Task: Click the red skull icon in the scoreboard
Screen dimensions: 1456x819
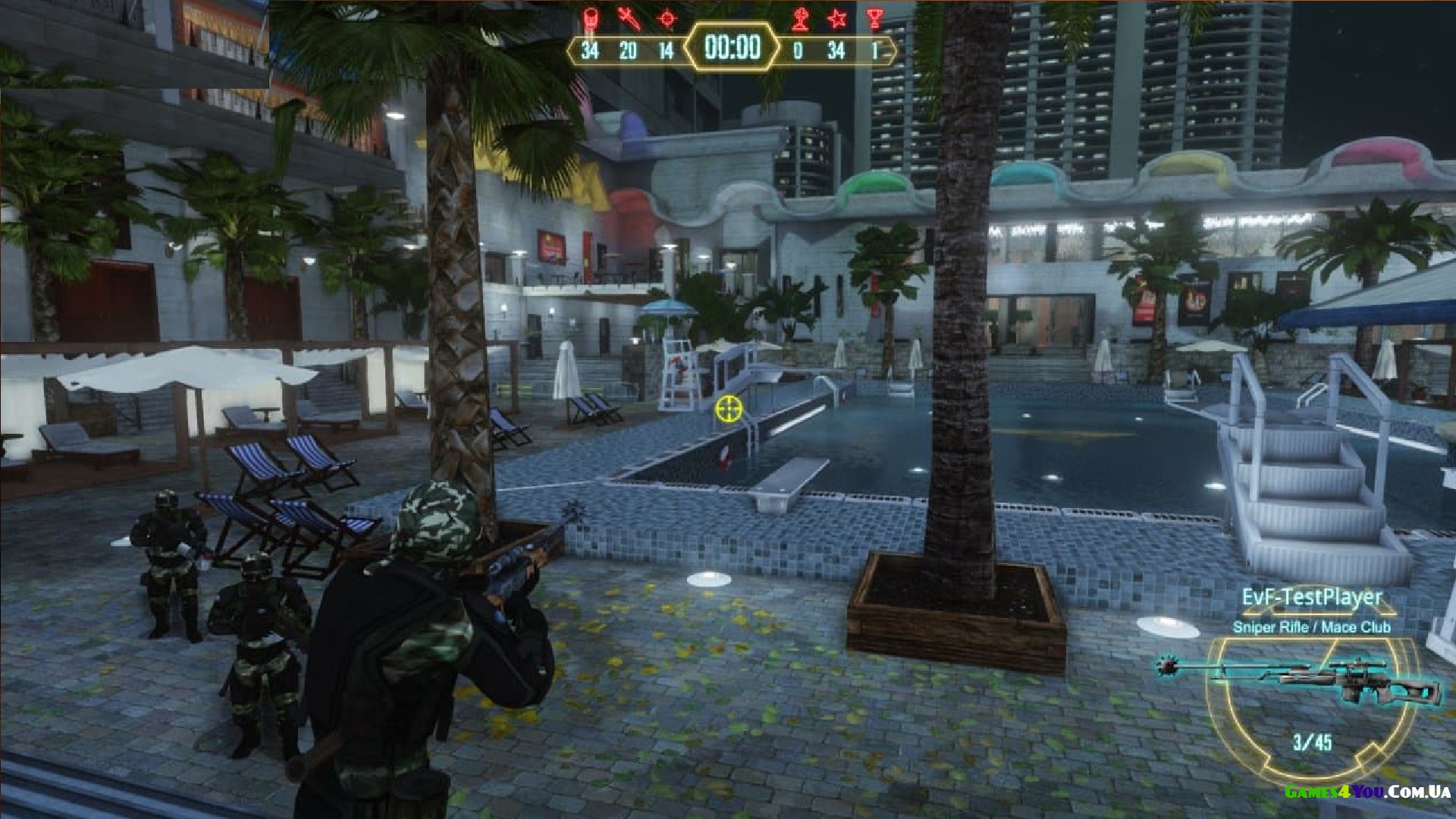Action: (x=590, y=18)
